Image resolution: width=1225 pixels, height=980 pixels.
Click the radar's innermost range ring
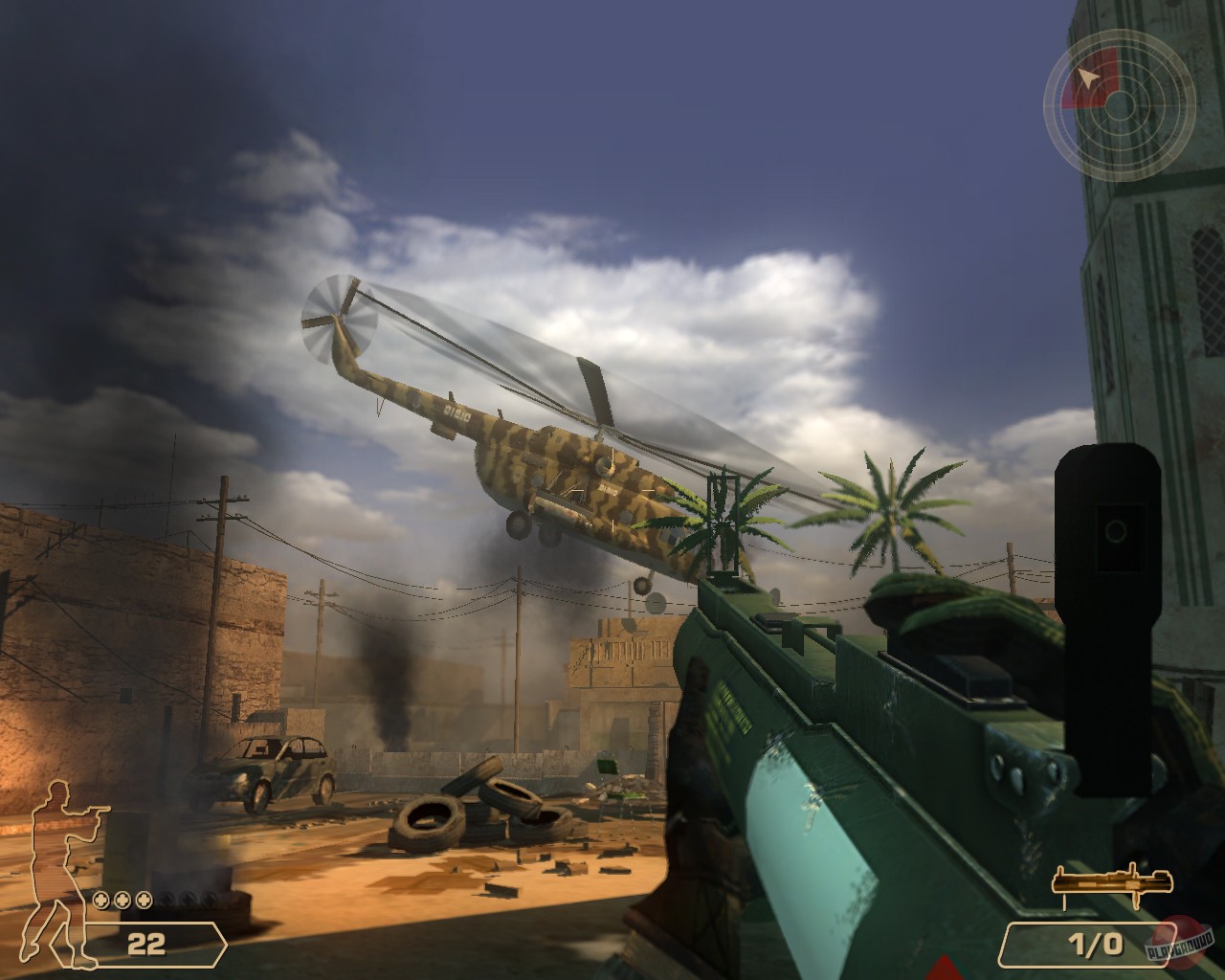1120,91
